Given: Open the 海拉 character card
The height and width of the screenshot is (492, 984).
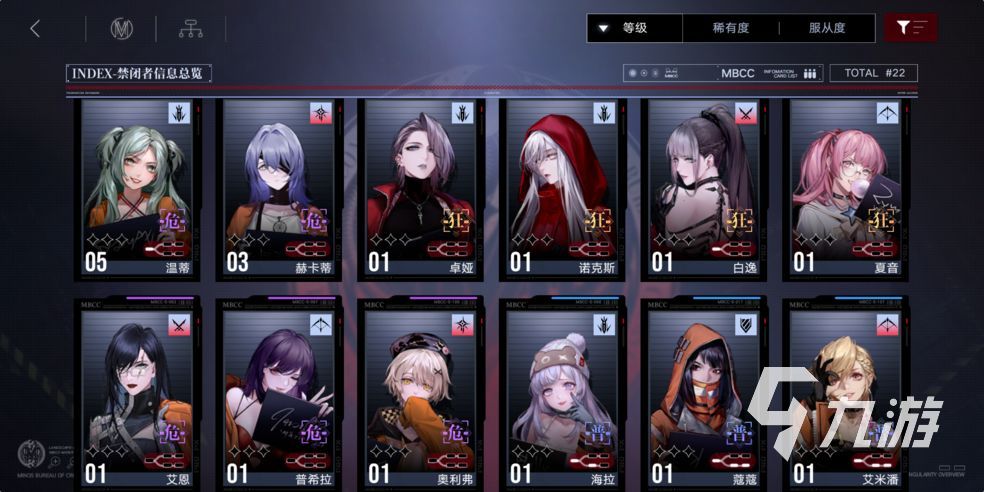Looking at the screenshot, I should pos(562,395).
